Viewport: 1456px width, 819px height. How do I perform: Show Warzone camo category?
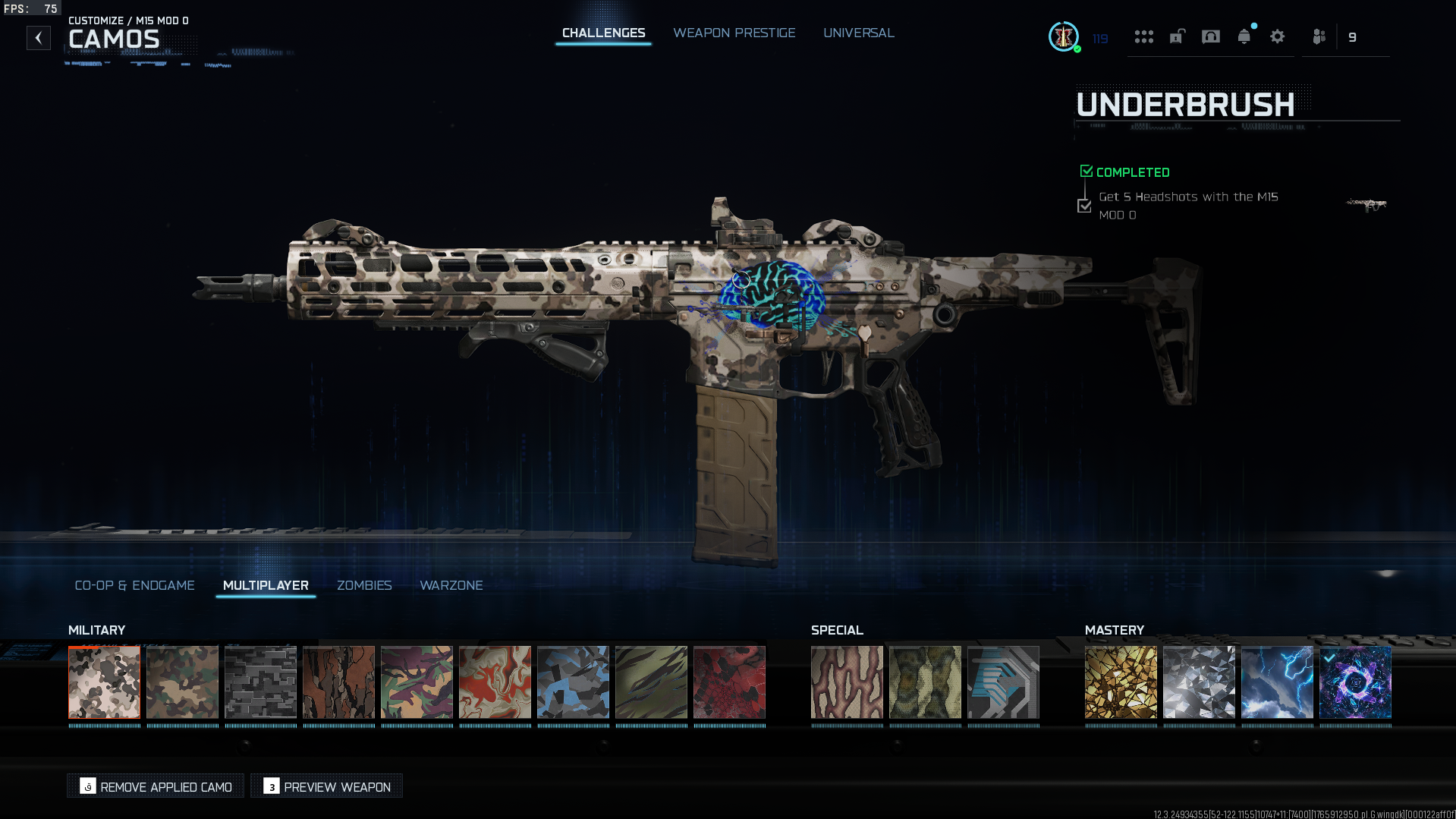[451, 585]
